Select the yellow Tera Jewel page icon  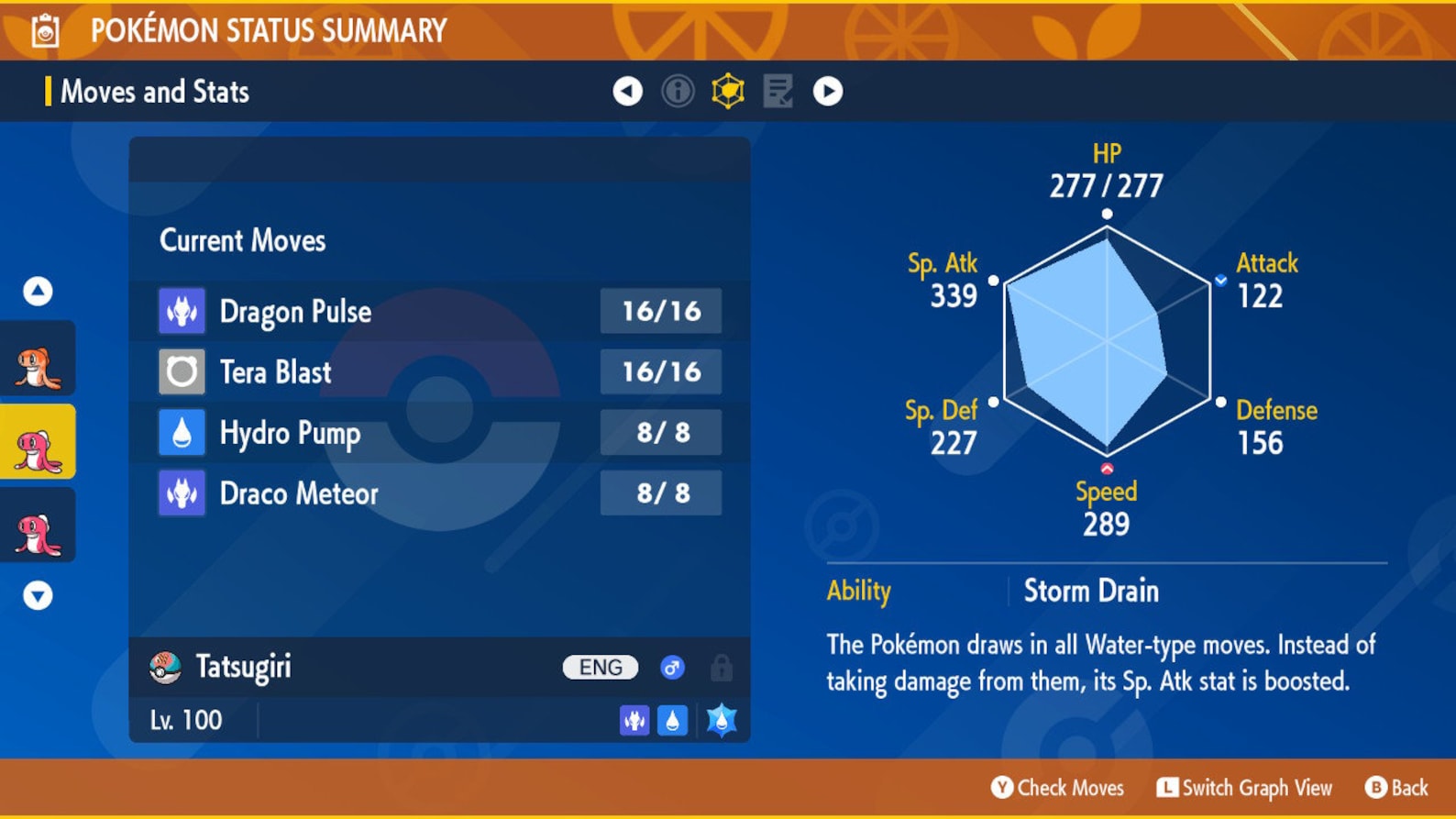[726, 92]
